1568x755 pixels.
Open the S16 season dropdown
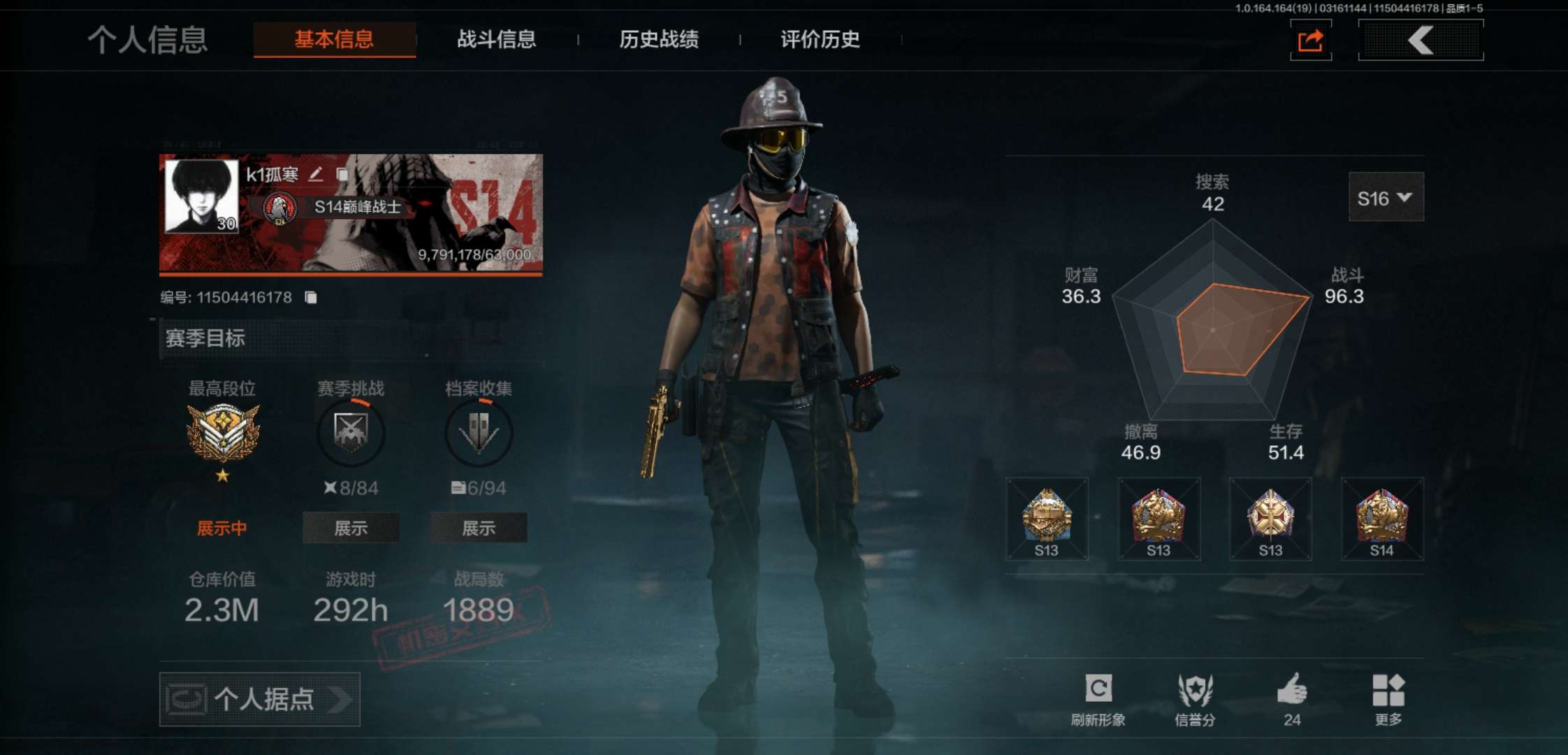[1386, 198]
